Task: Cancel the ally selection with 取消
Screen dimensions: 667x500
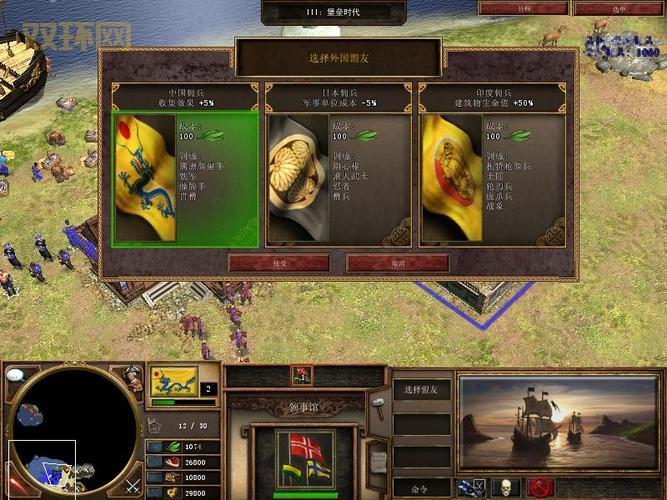Action: pyautogui.click(x=397, y=262)
